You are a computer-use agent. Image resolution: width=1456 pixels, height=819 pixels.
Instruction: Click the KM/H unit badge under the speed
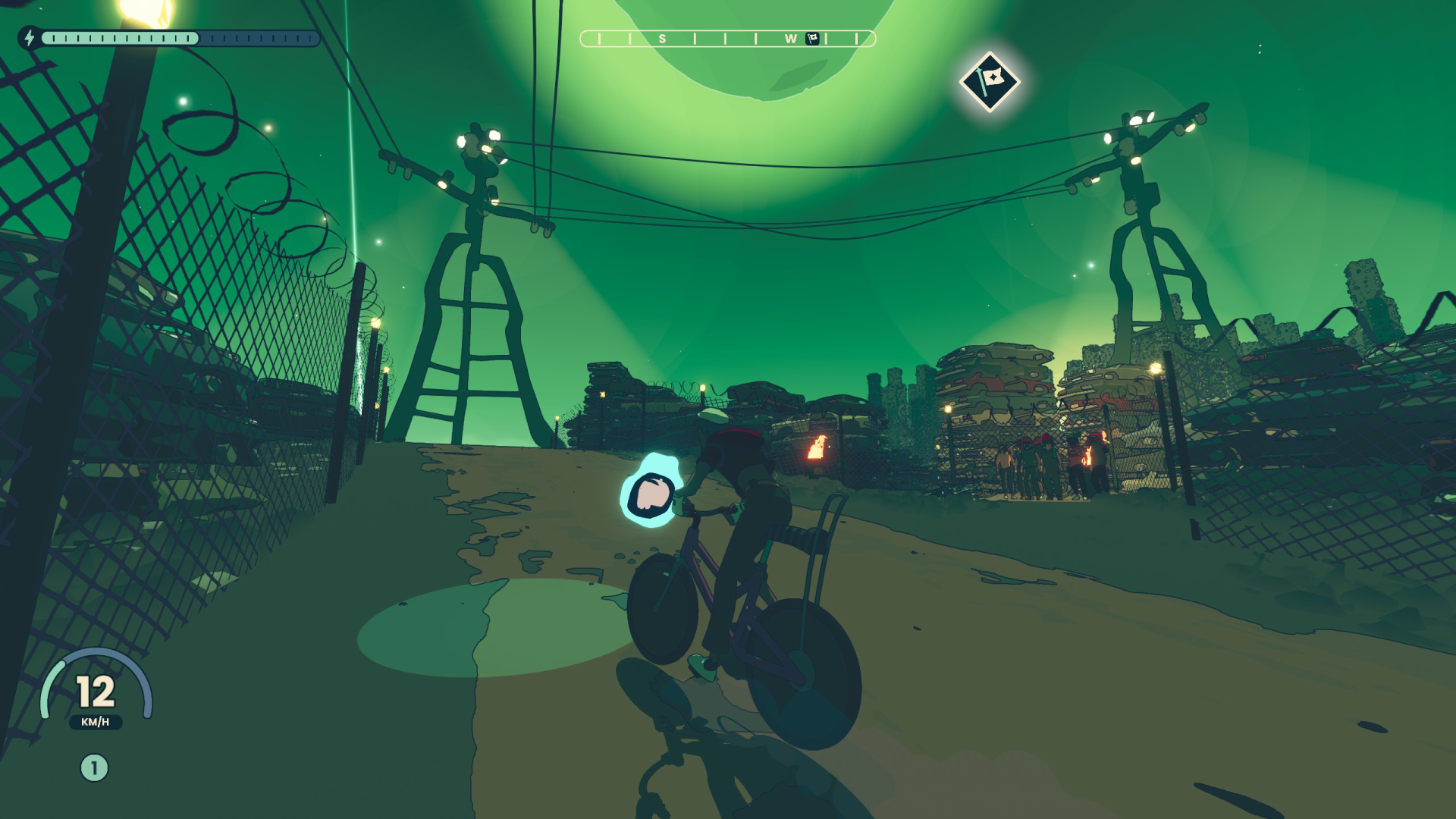[96, 723]
